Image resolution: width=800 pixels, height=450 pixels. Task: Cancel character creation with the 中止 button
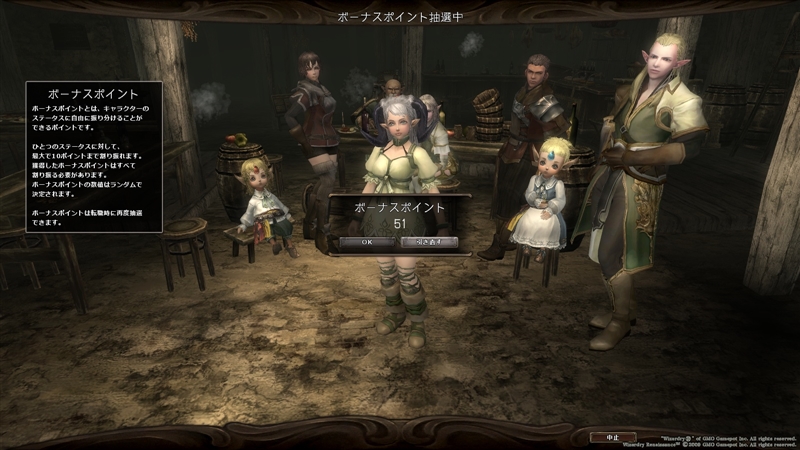tap(613, 437)
